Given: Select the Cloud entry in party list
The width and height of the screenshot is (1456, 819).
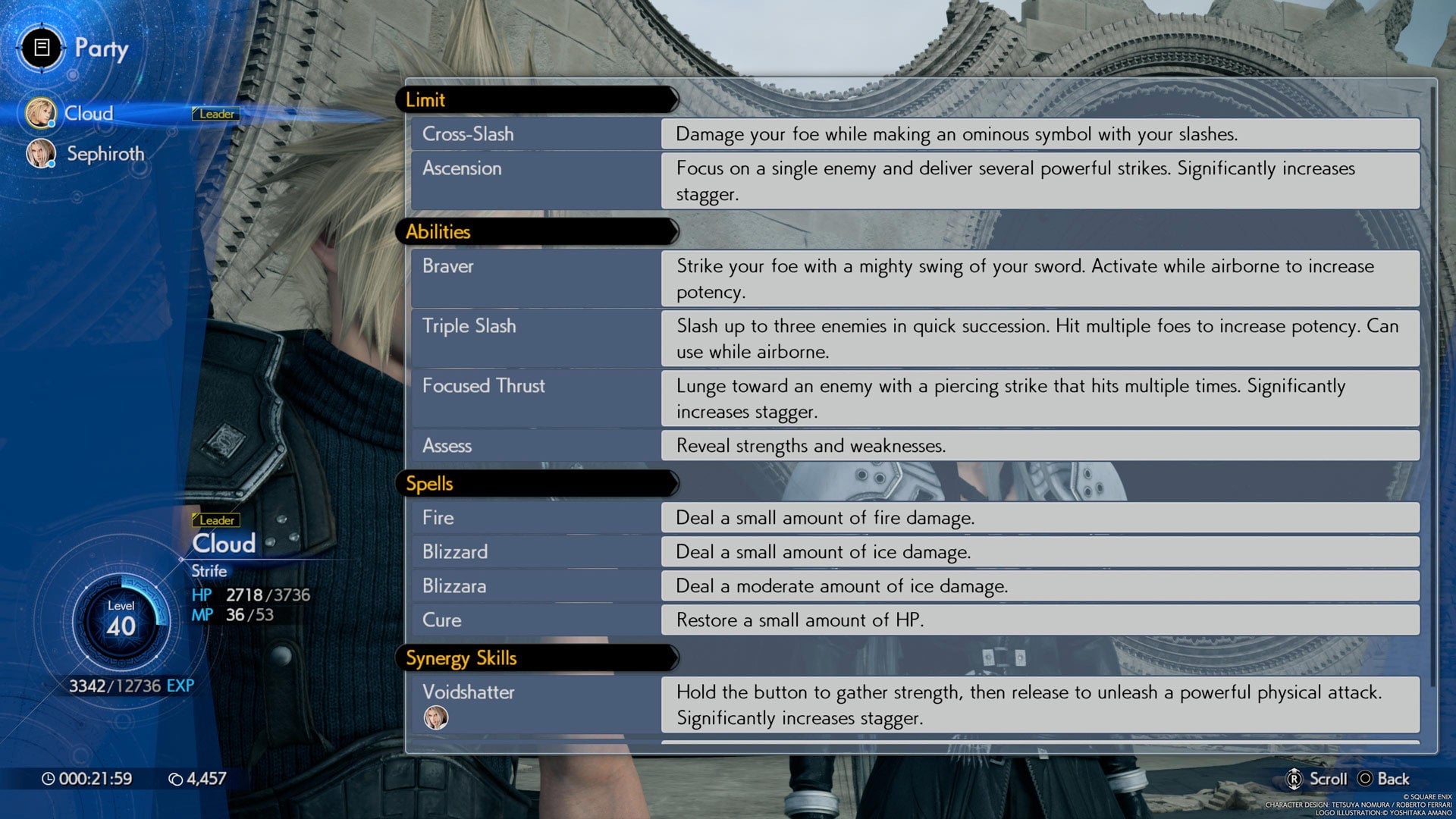Looking at the screenshot, I should click(89, 111).
